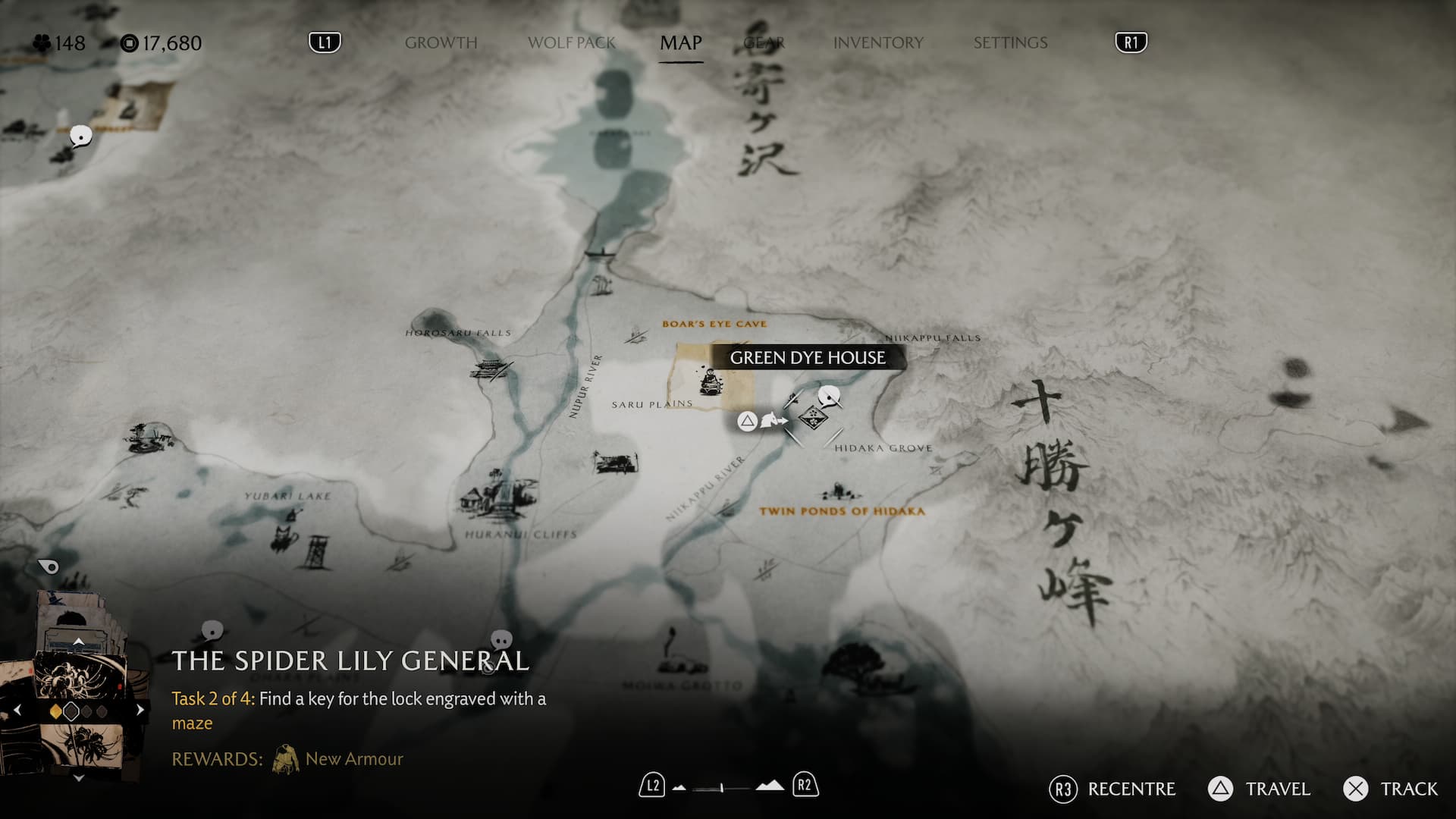Select the Green Dye House diamond marker
Screen dimensions: 1456x819
pyautogui.click(x=812, y=418)
